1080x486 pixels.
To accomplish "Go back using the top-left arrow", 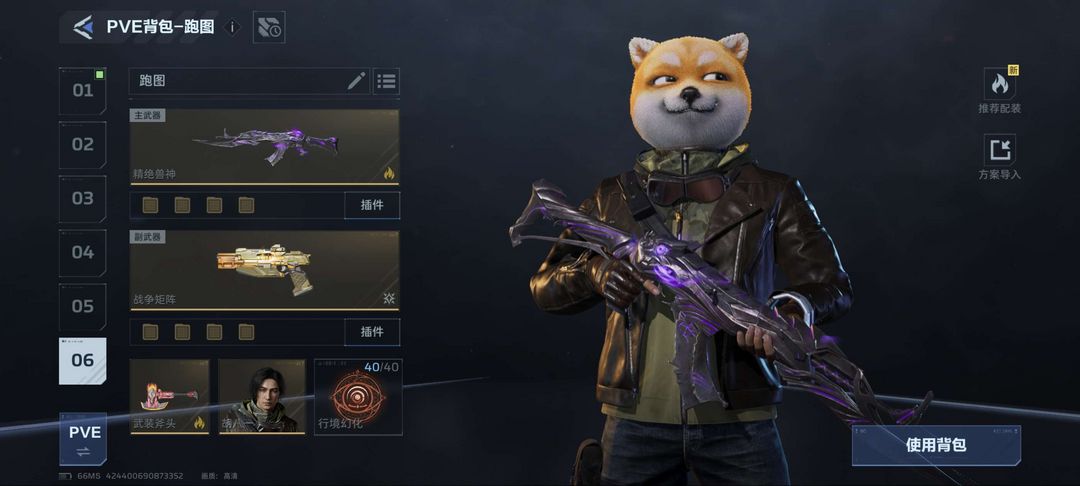I will tap(83, 28).
